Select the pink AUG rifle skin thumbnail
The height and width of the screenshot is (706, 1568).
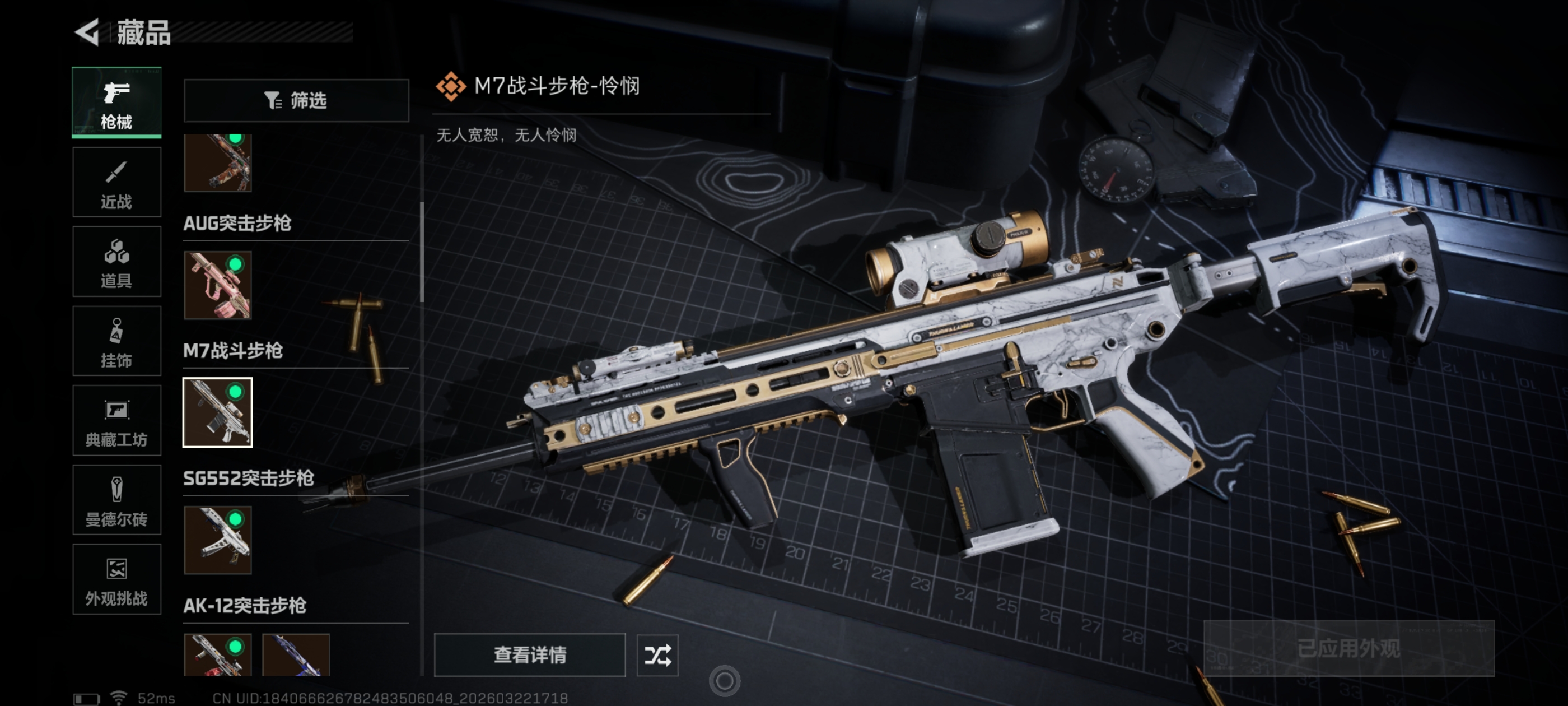click(x=218, y=285)
